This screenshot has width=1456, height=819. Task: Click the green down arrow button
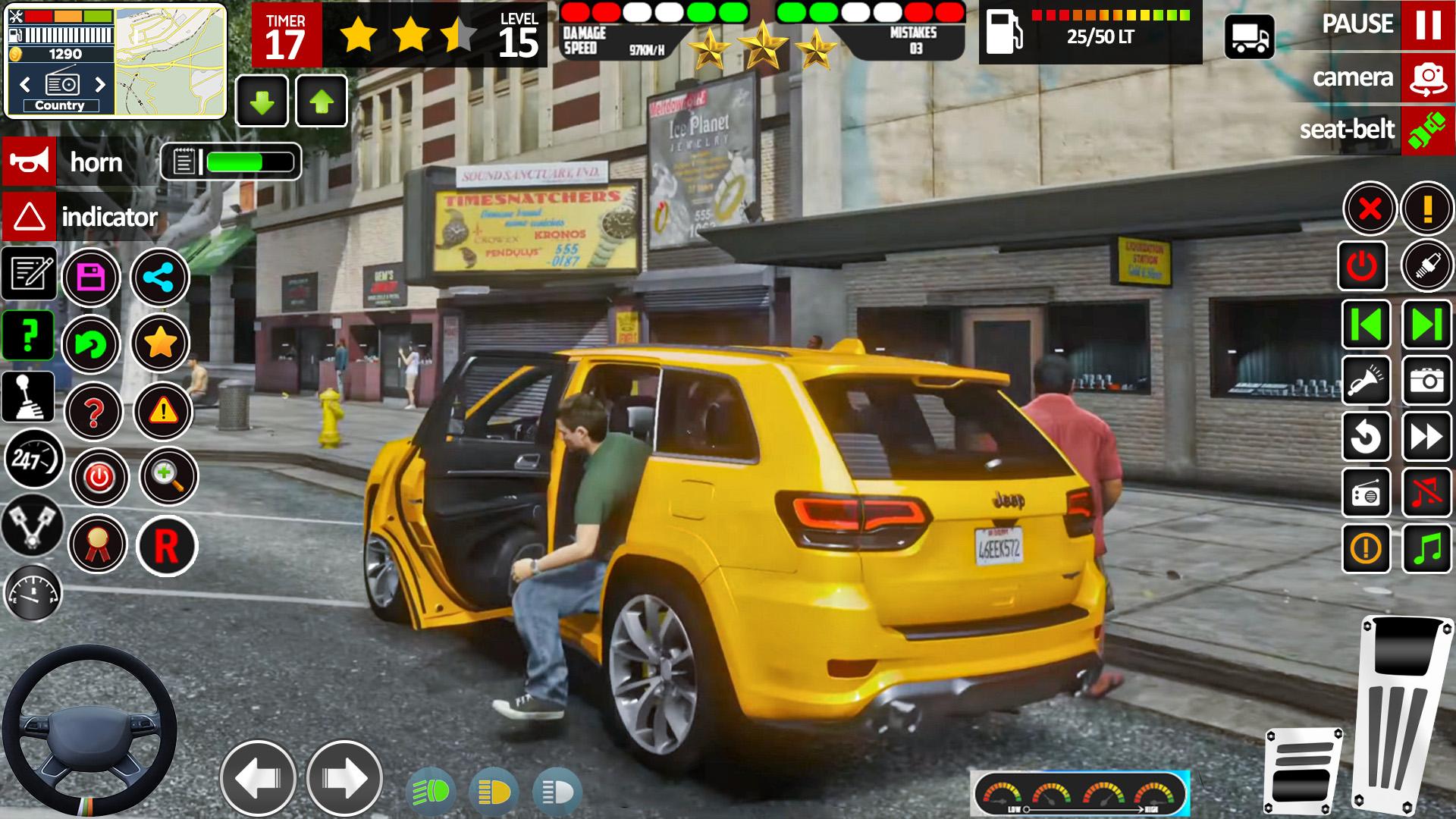pos(262,101)
